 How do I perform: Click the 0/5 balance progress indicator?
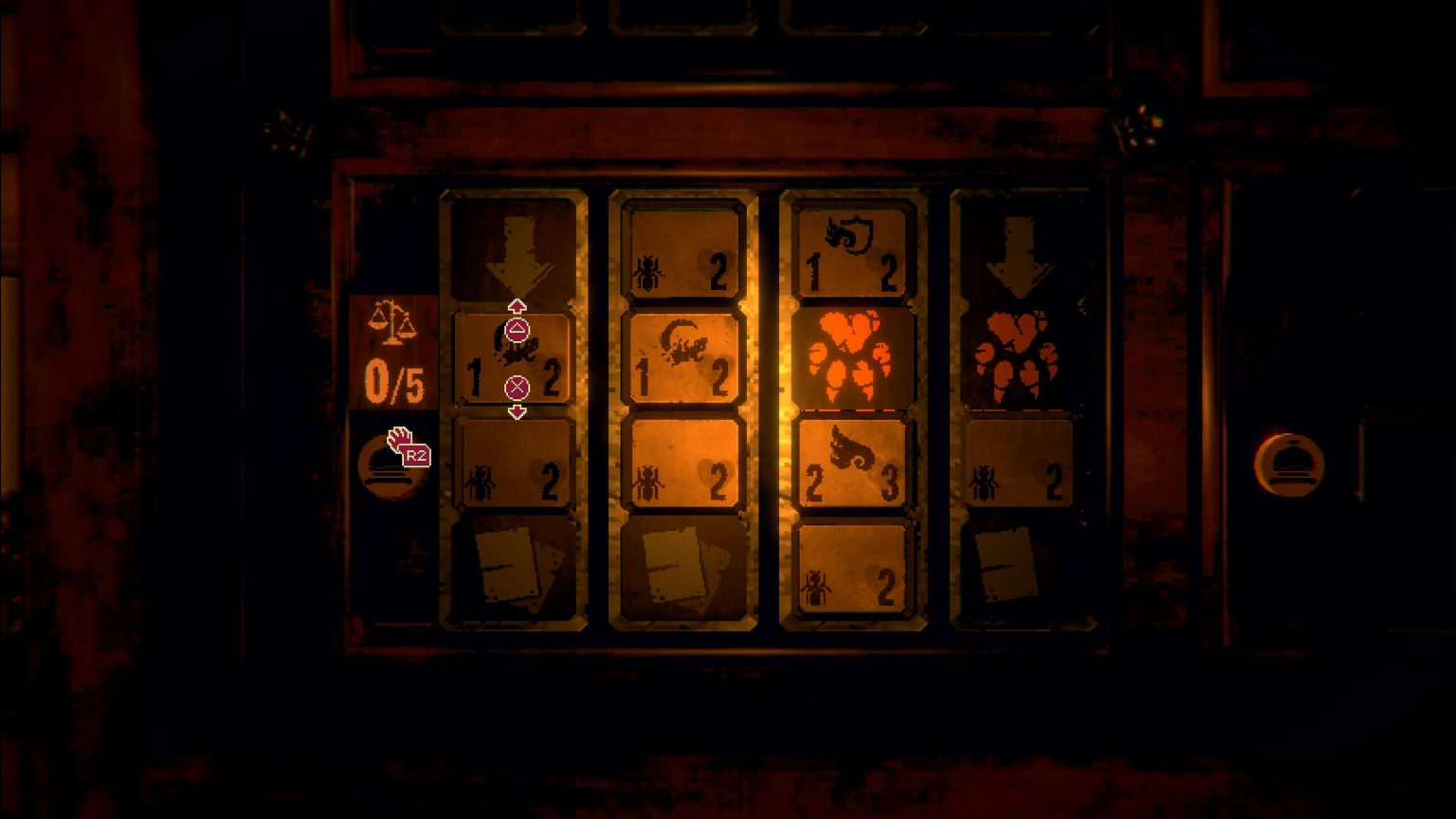point(392,377)
